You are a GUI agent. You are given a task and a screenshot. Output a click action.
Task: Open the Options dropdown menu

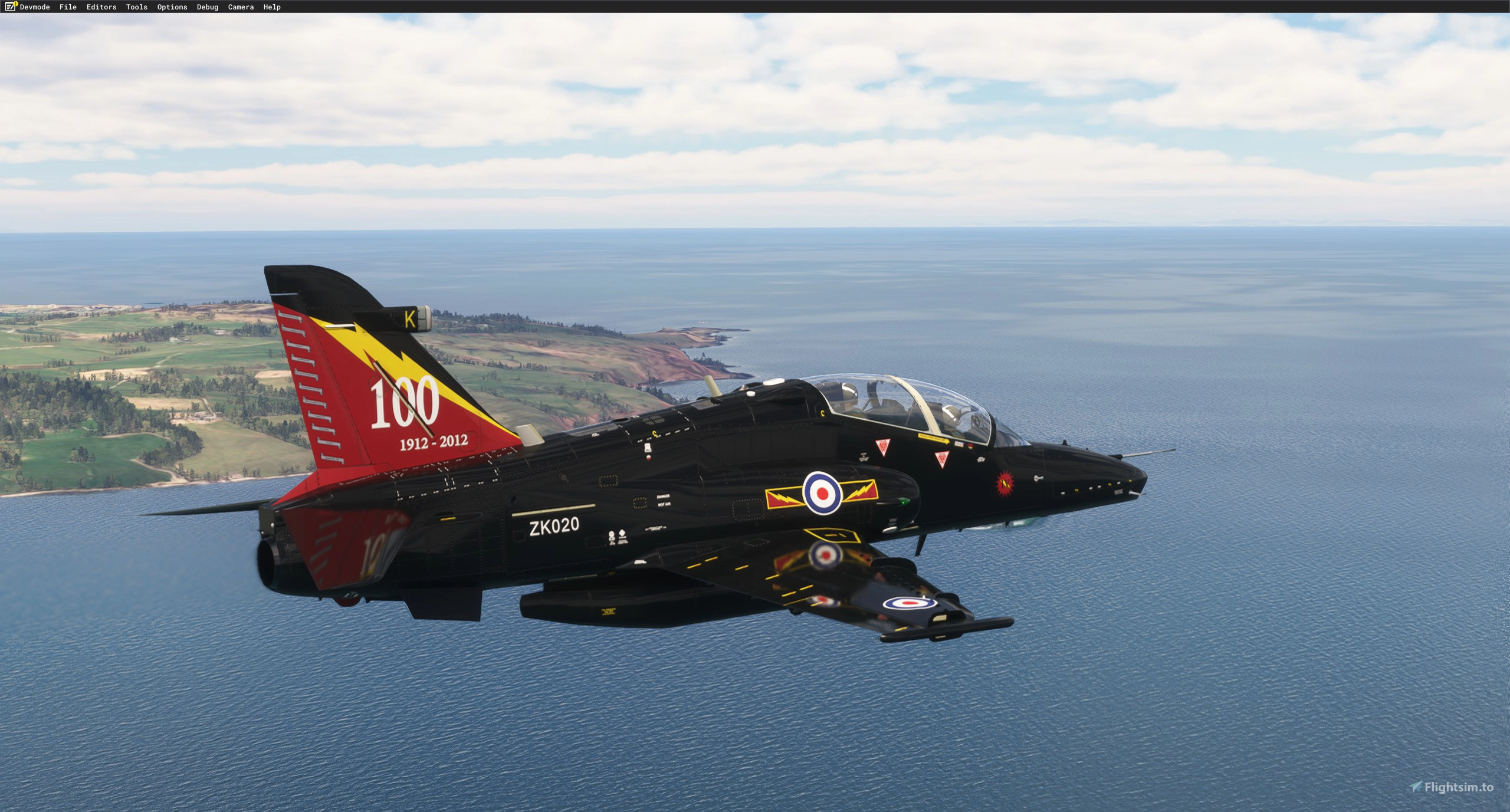(x=170, y=6)
